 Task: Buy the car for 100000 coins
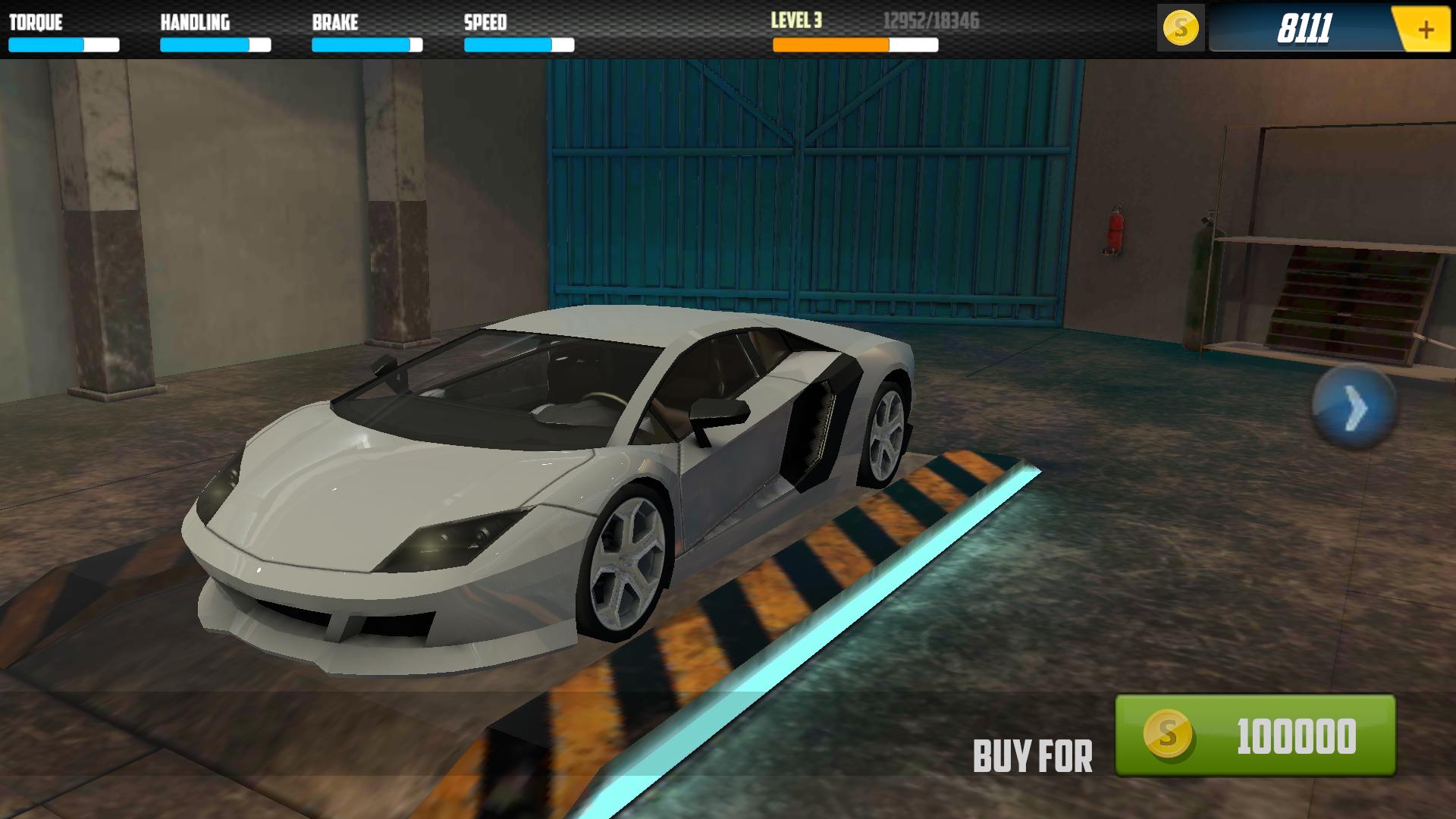click(x=1255, y=735)
